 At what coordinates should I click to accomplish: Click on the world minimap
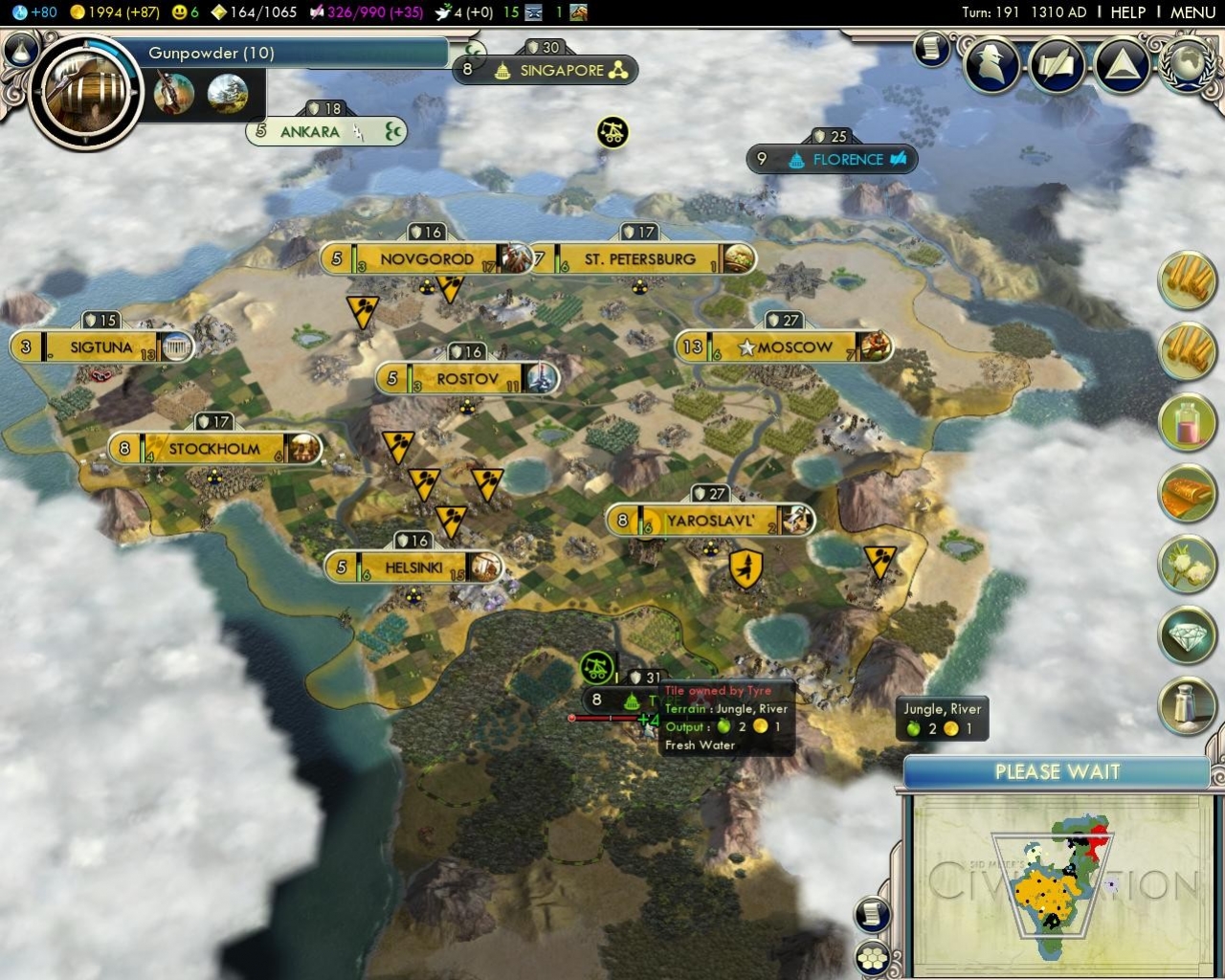pos(1058,880)
